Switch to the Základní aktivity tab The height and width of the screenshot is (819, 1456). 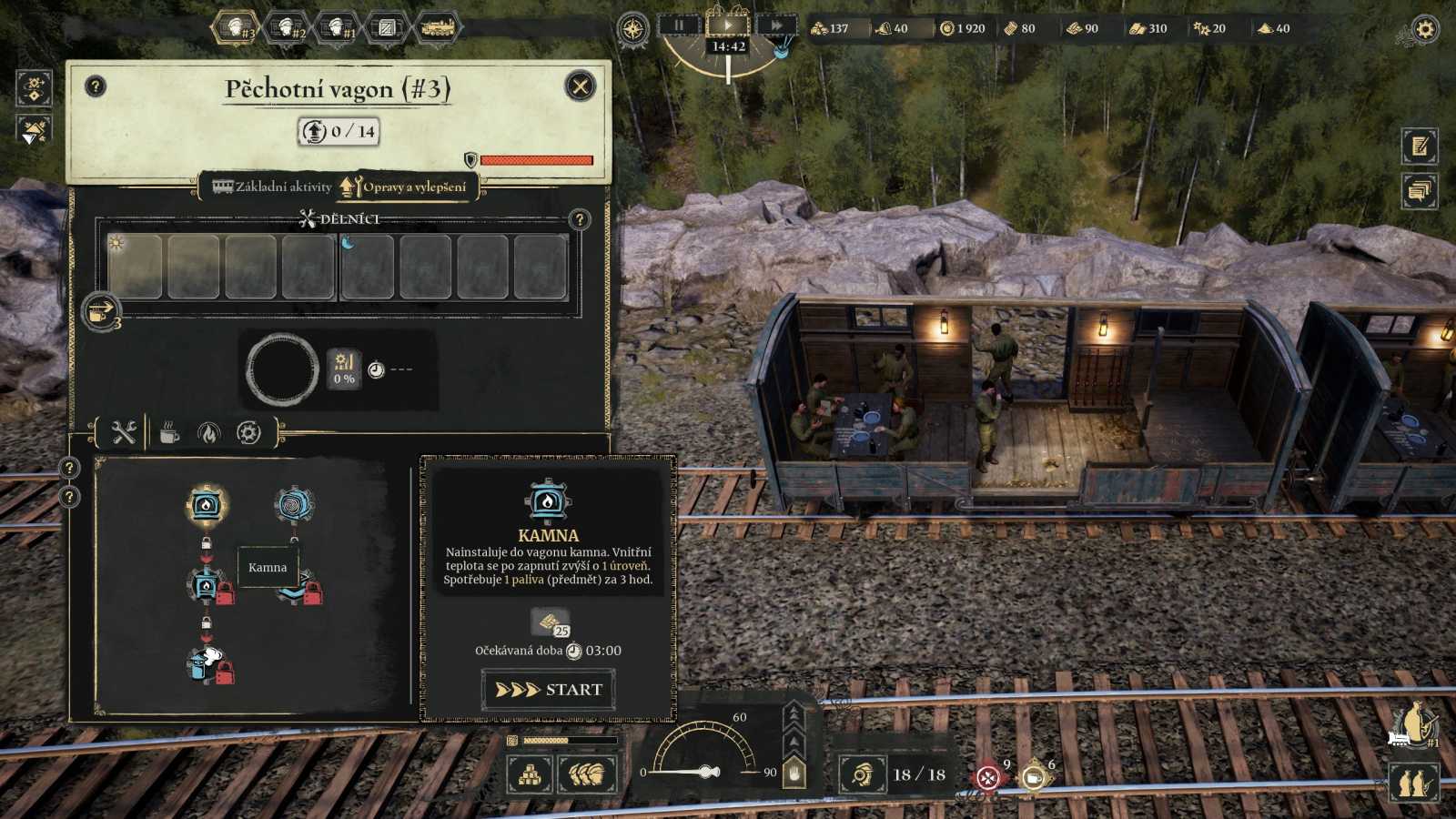[x=273, y=187]
